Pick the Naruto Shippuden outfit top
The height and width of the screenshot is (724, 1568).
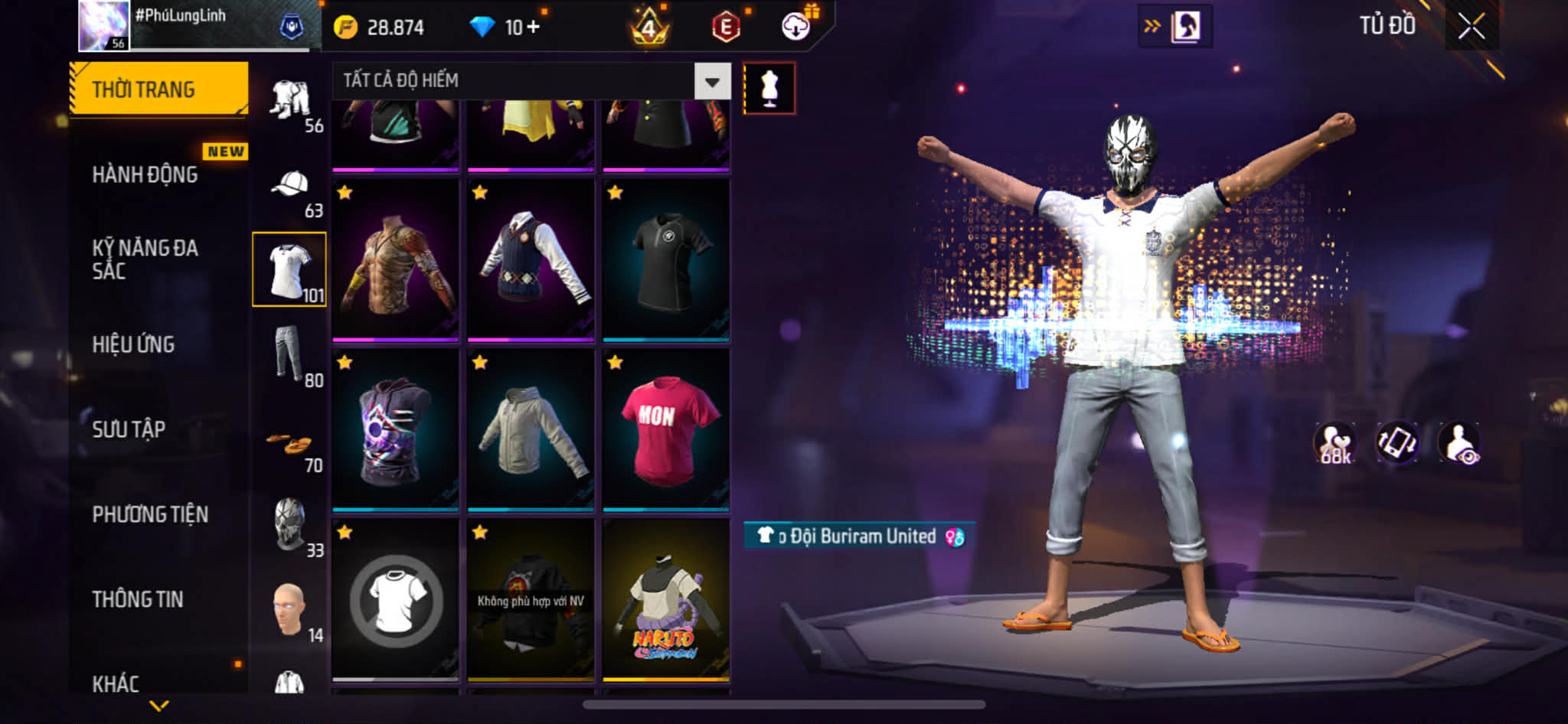click(x=665, y=600)
